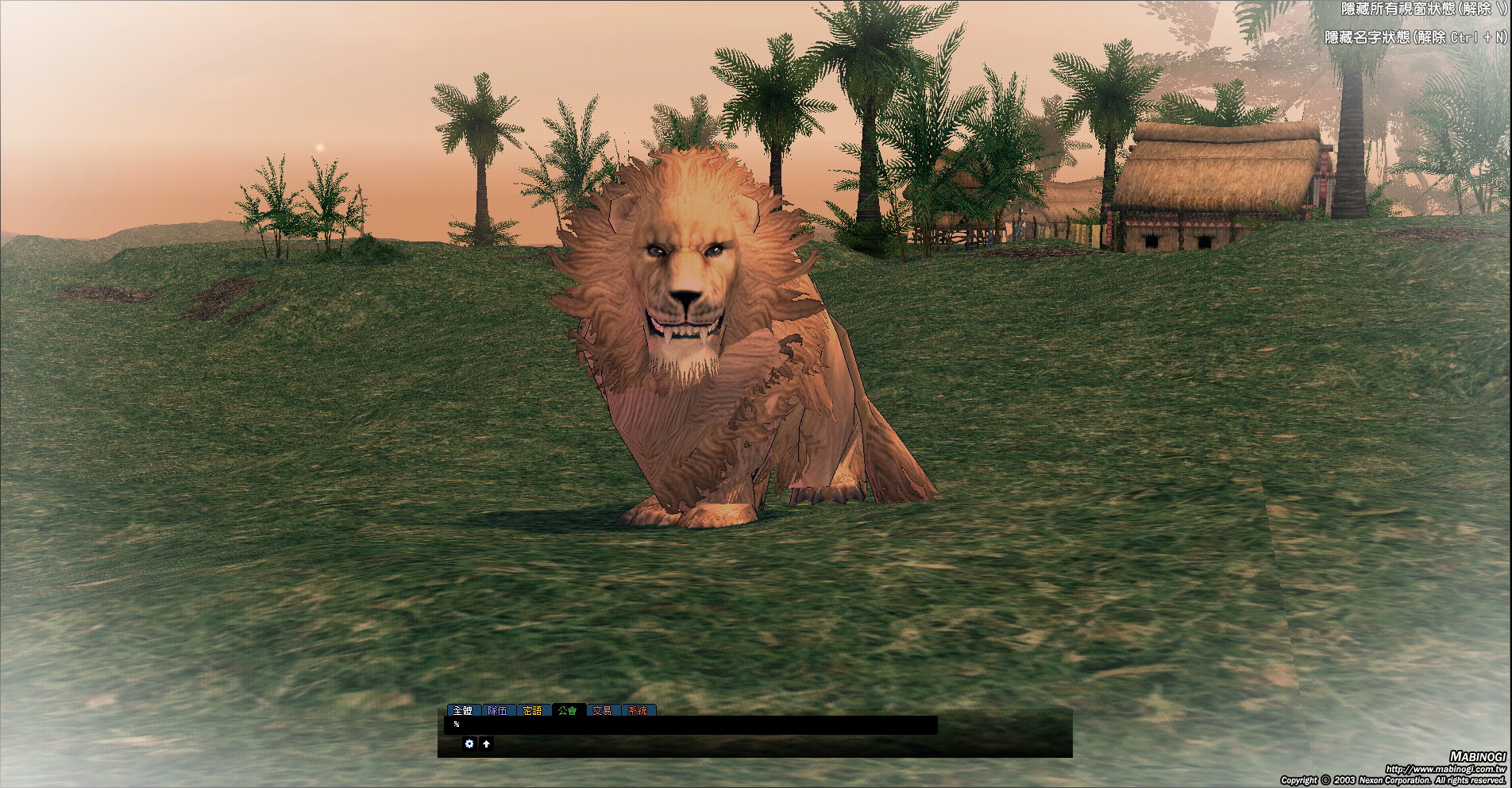
Task: Click the chat text input box
Action: tap(691, 724)
